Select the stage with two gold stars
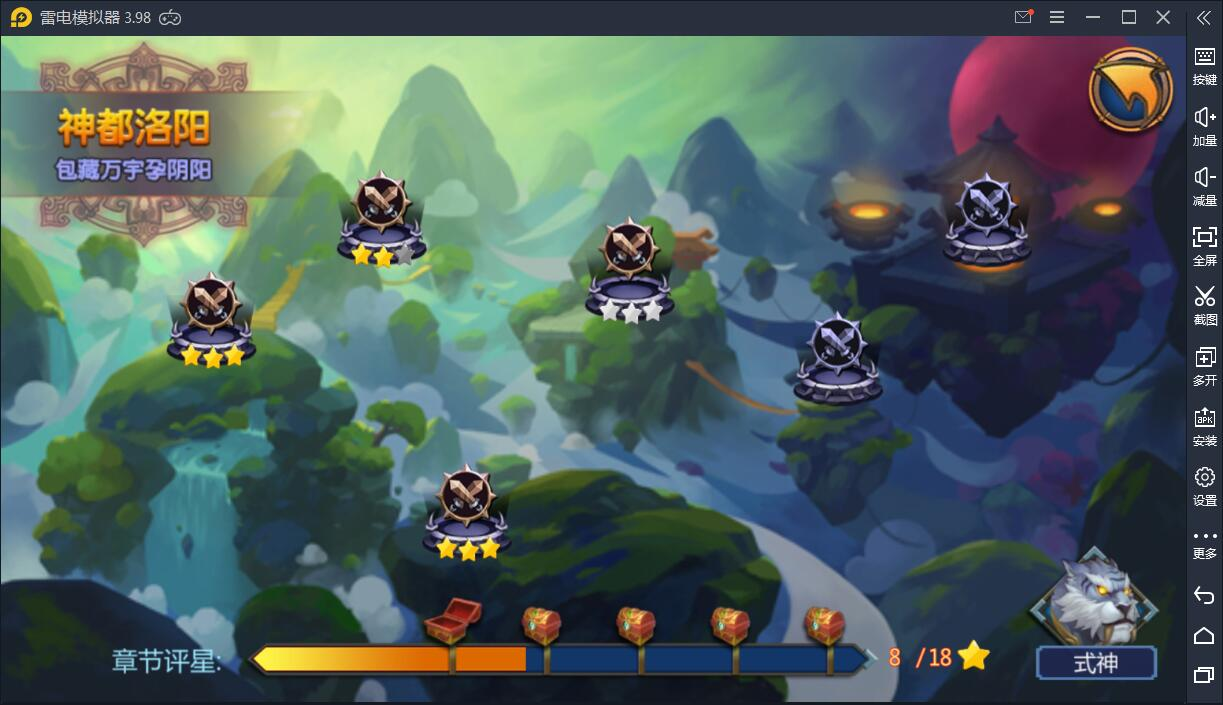Image resolution: width=1223 pixels, height=705 pixels. coord(382,218)
